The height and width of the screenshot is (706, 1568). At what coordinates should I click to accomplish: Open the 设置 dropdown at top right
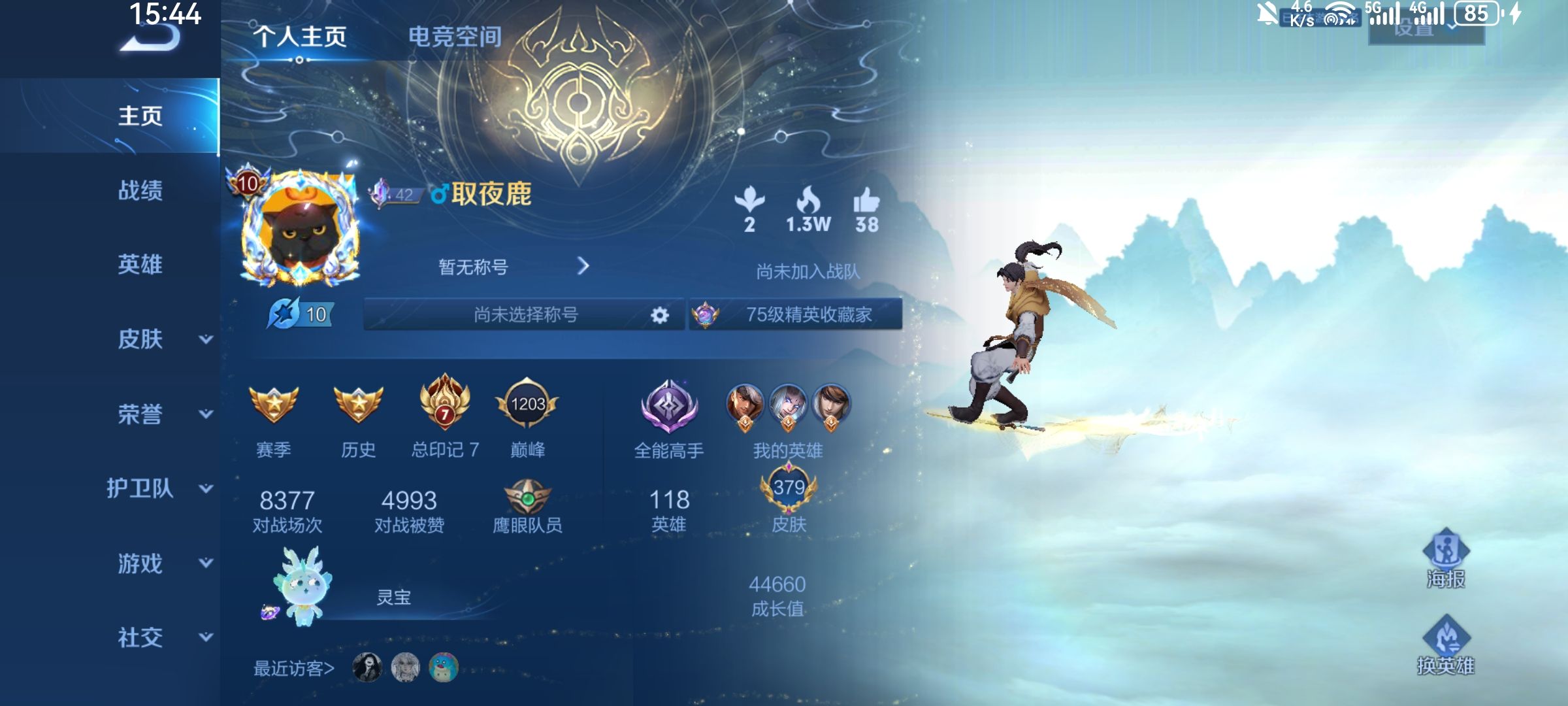(x=1414, y=29)
